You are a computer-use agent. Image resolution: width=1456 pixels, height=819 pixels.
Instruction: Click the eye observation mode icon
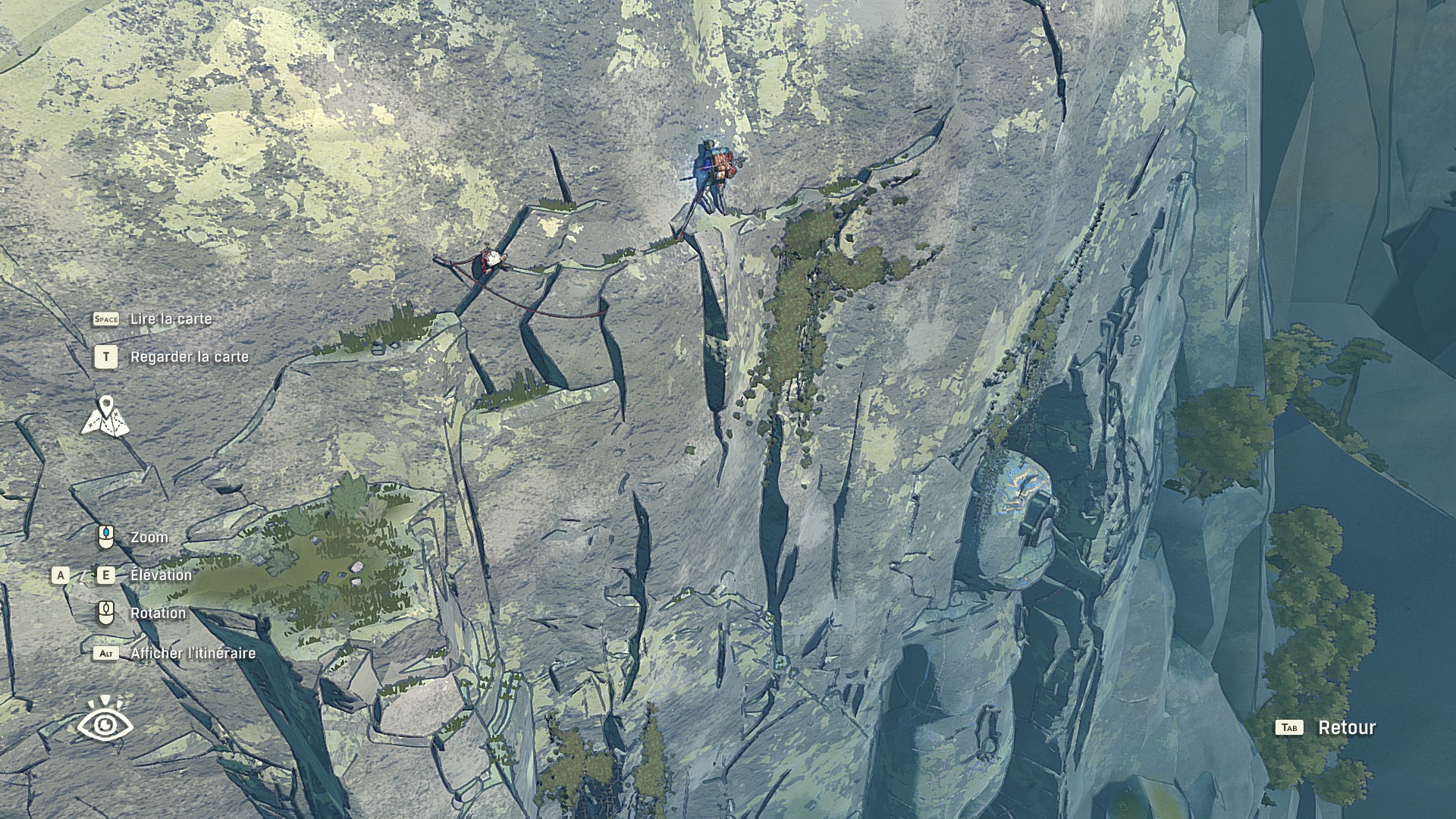[105, 719]
